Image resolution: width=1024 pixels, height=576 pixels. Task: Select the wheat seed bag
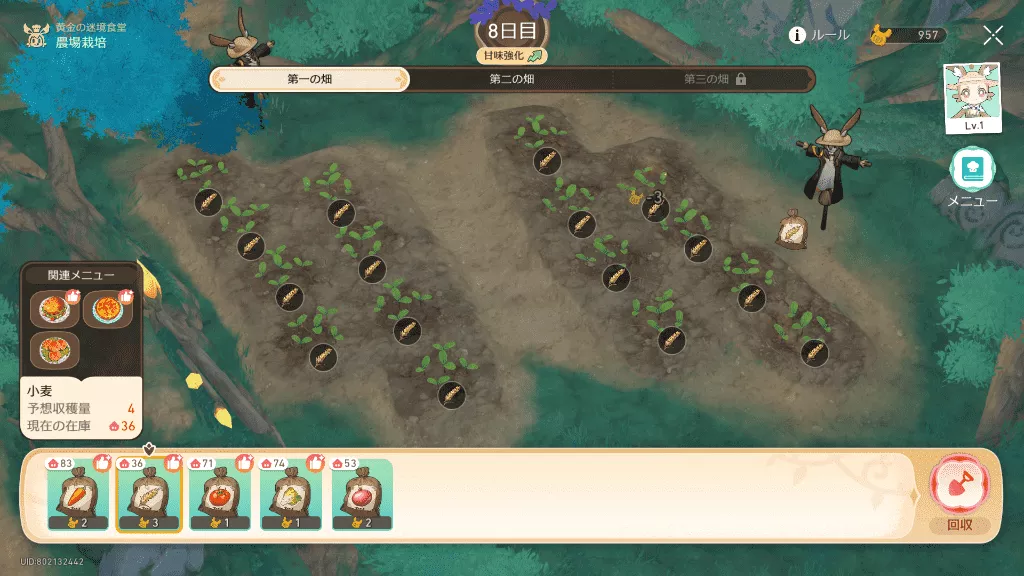pos(149,495)
